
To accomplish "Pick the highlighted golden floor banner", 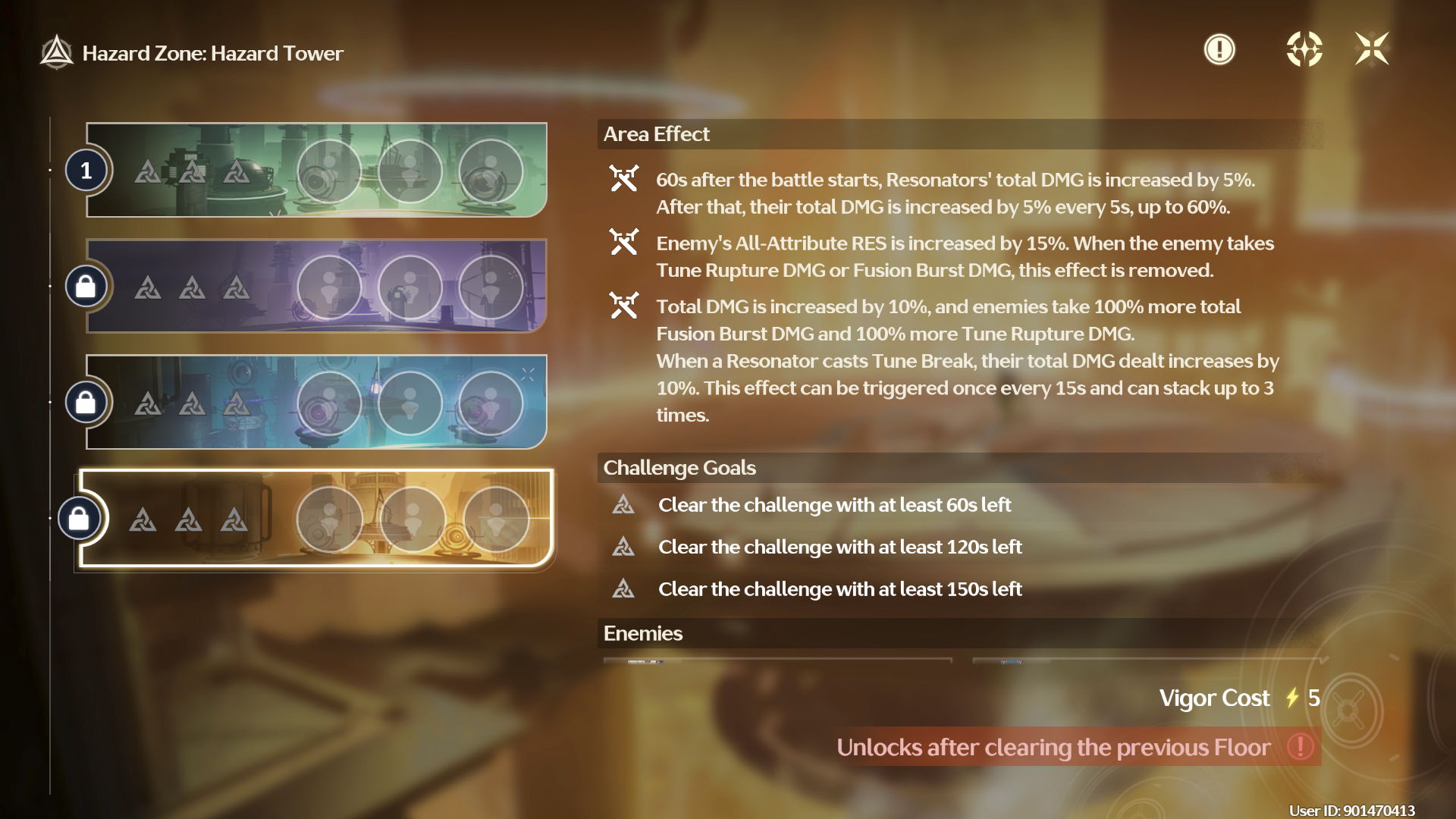I will point(316,519).
